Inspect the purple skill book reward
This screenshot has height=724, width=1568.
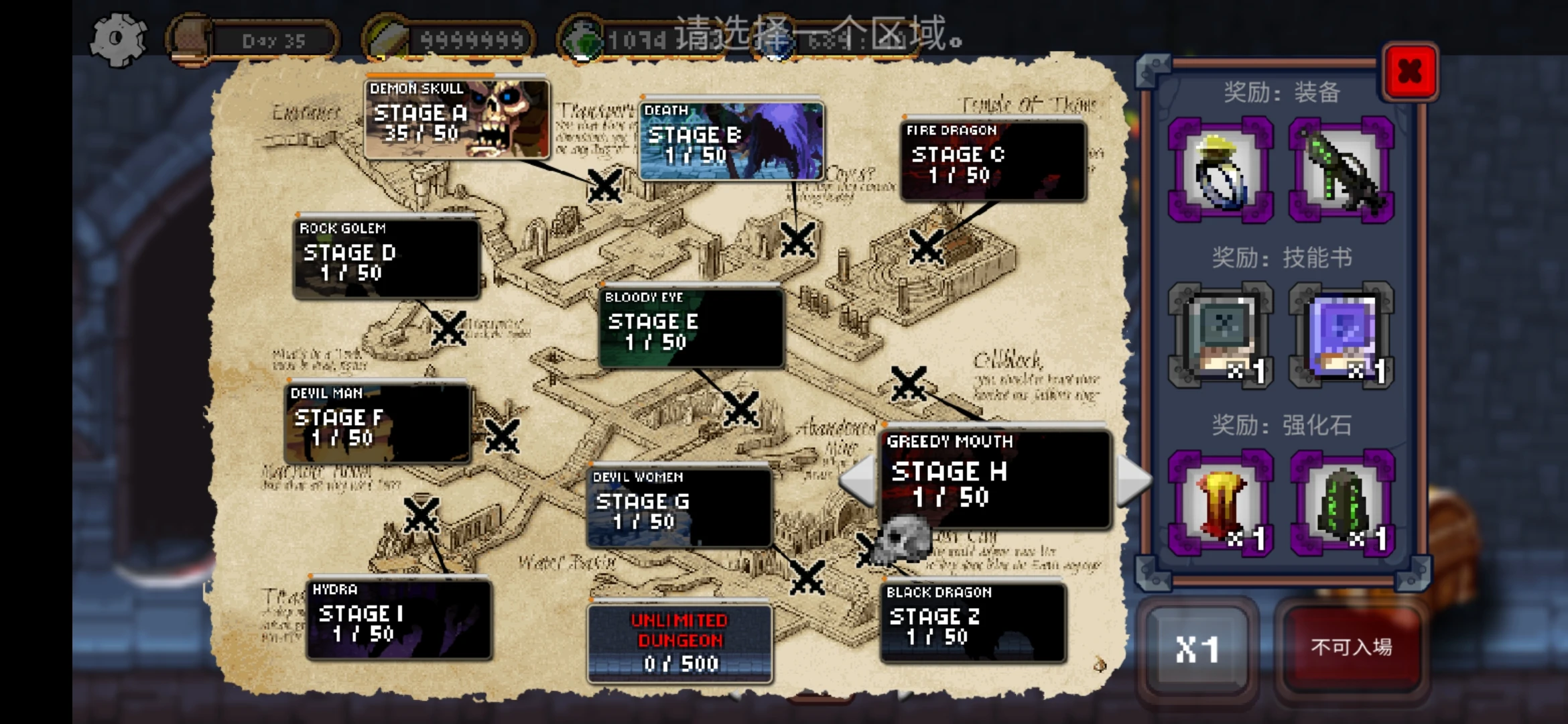(1341, 335)
